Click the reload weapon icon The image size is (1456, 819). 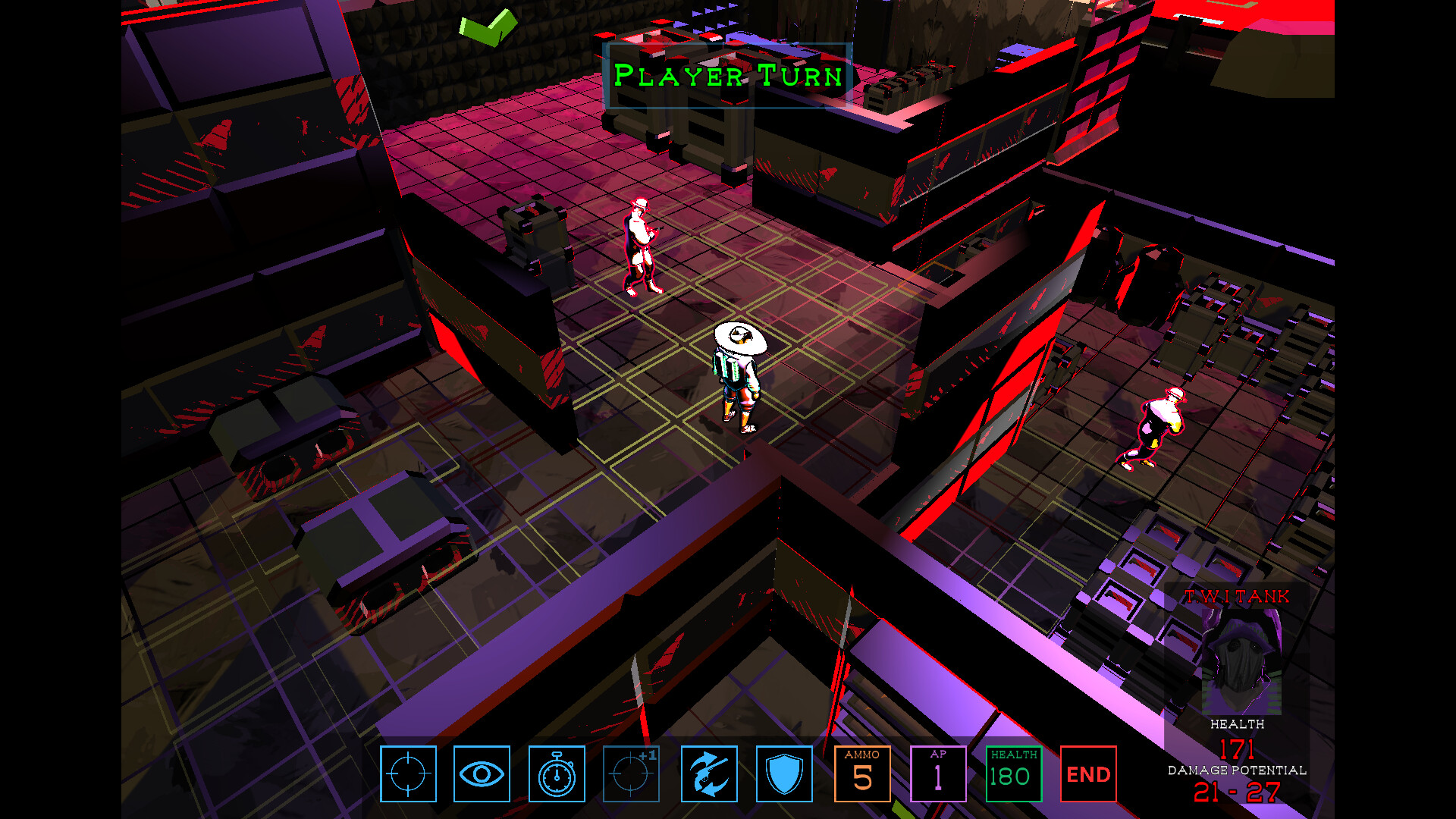pos(710,774)
